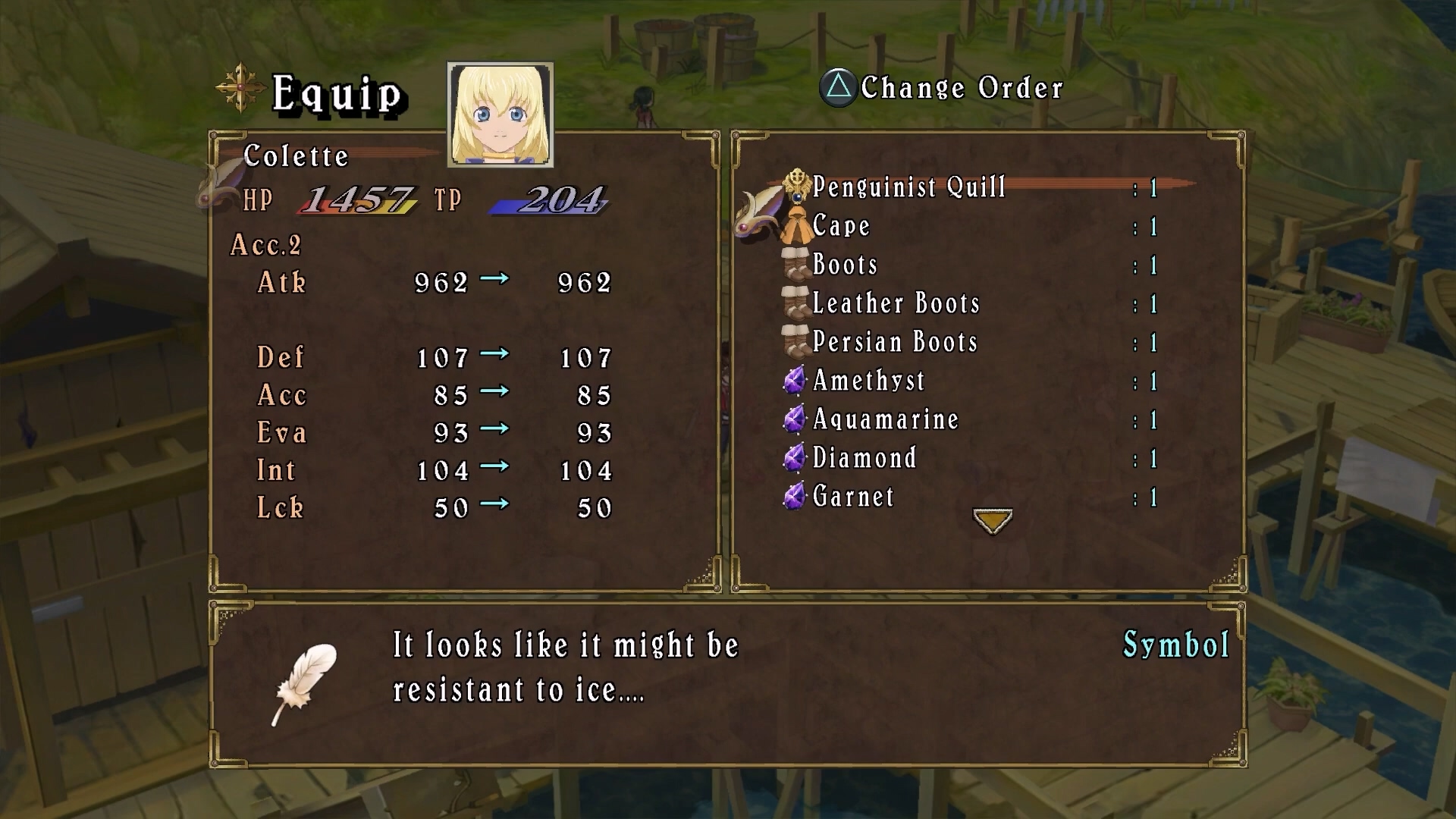This screenshot has width=1456, height=819.
Task: Select the Penguinist Quill accessory
Action: pyautogui.click(x=908, y=187)
